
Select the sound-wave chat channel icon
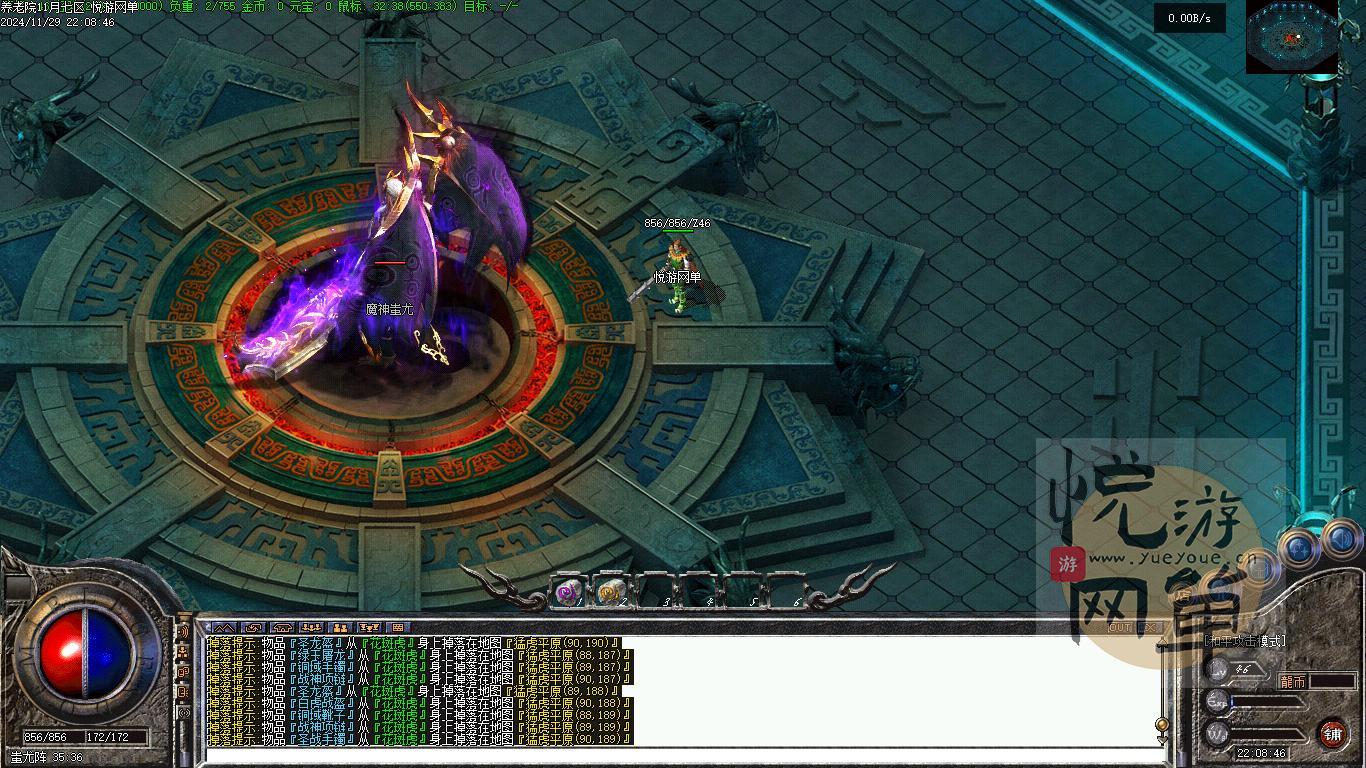(183, 632)
